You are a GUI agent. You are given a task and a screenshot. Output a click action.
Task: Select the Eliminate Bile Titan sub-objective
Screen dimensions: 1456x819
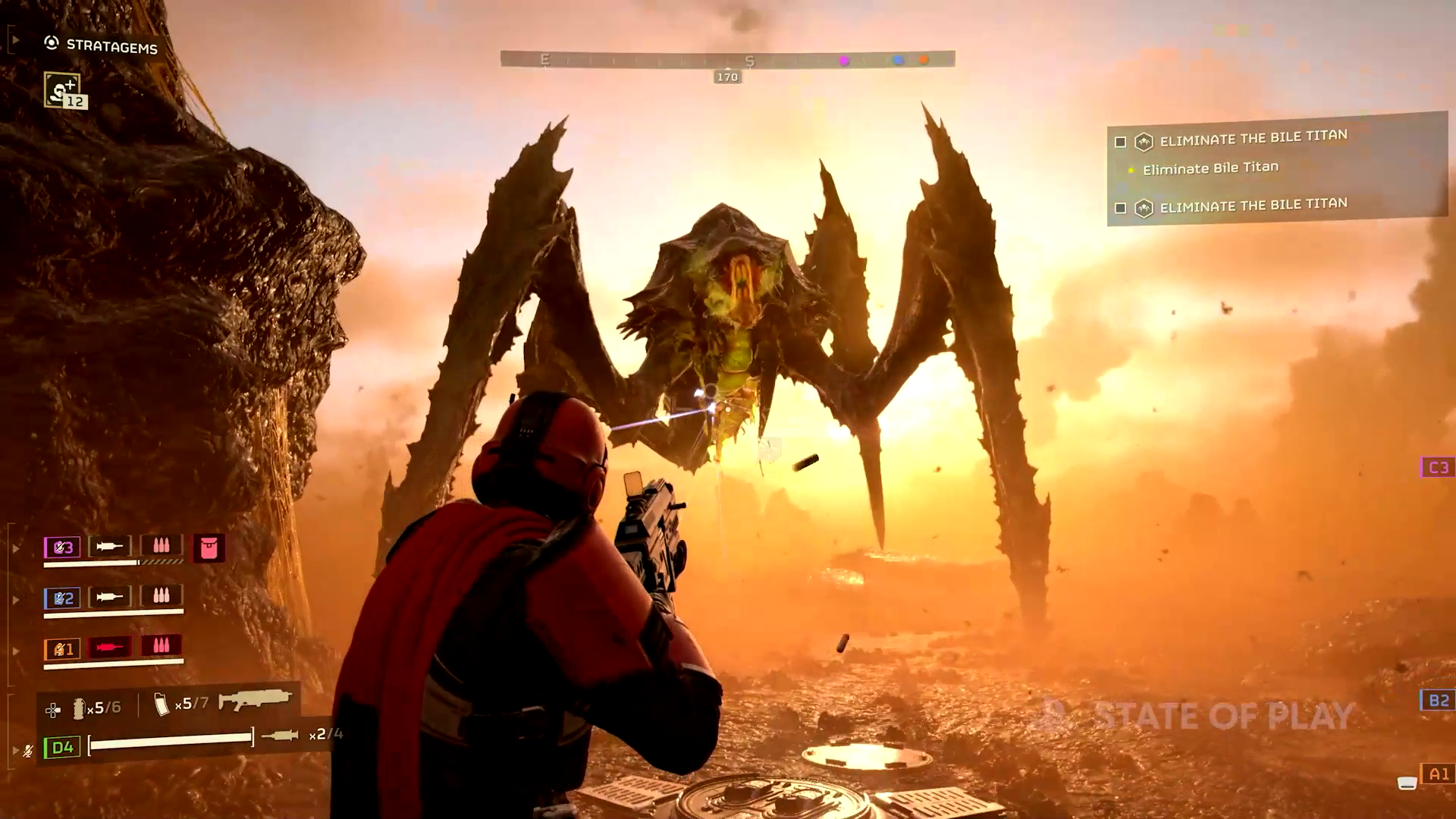(x=1210, y=168)
